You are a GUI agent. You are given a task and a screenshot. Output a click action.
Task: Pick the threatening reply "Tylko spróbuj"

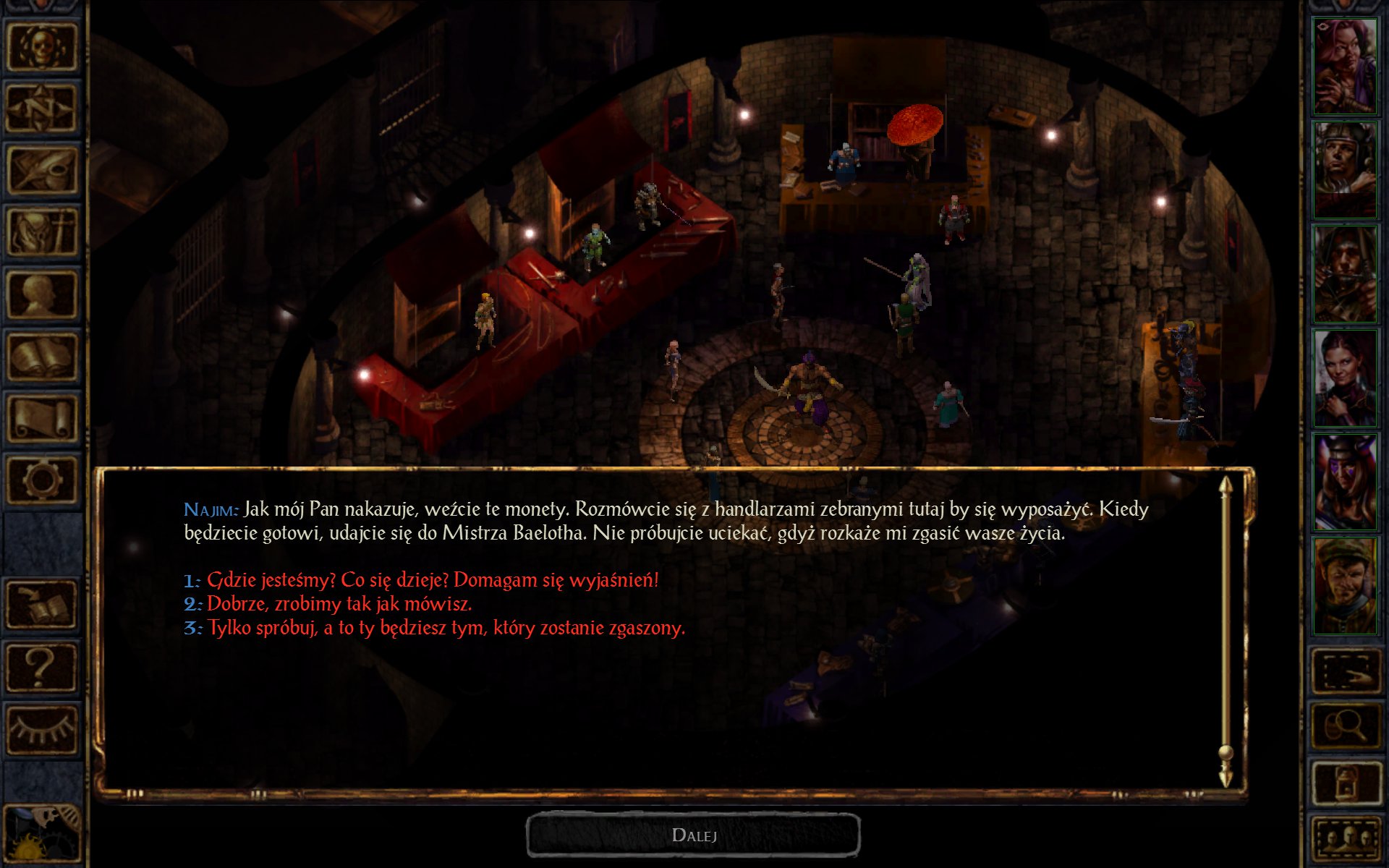coord(446,628)
